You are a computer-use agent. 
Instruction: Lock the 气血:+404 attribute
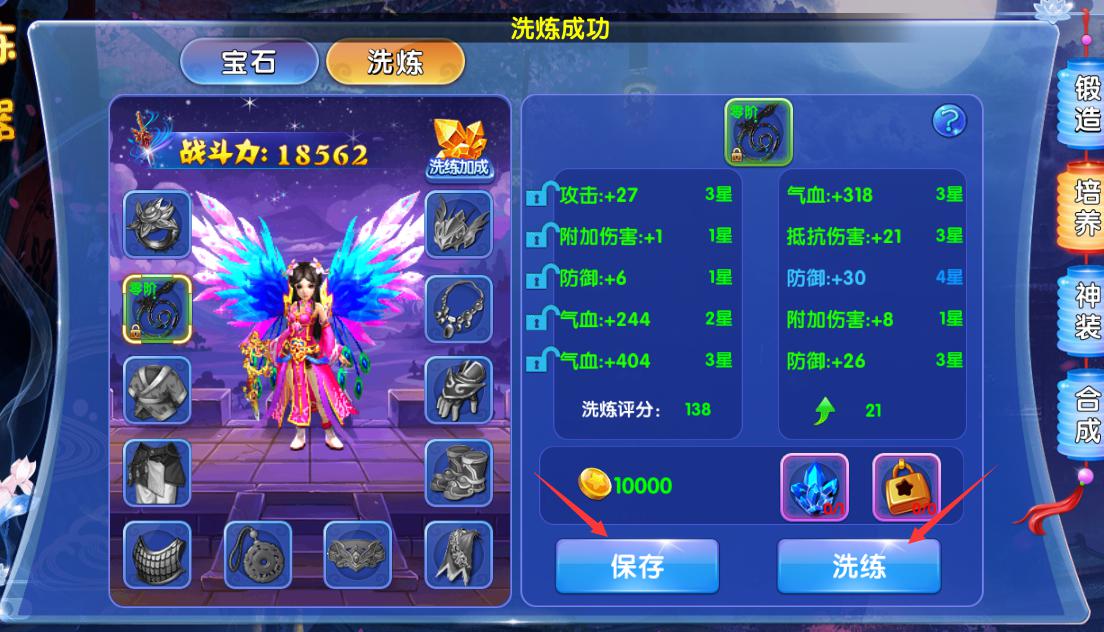pos(541,361)
